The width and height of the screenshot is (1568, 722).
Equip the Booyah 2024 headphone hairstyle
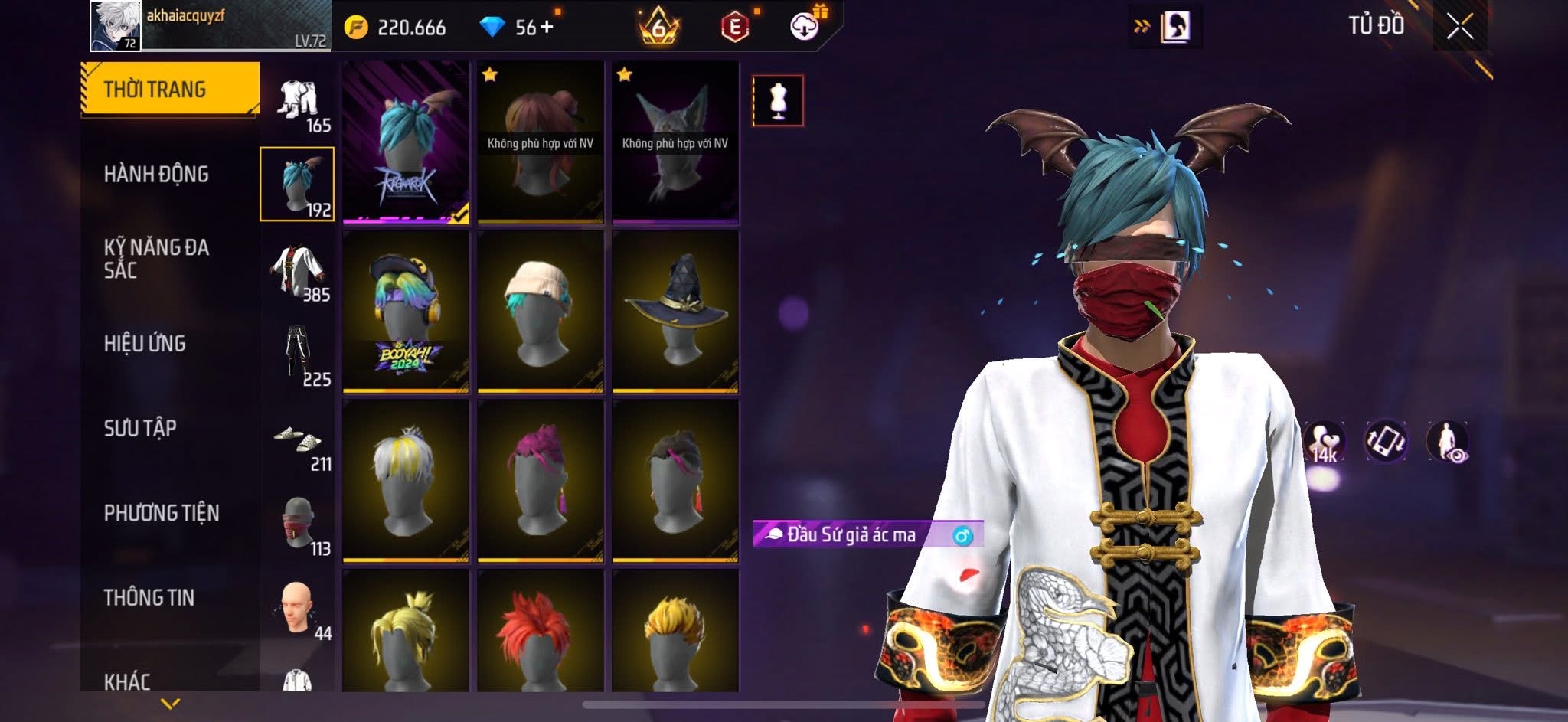[406, 312]
